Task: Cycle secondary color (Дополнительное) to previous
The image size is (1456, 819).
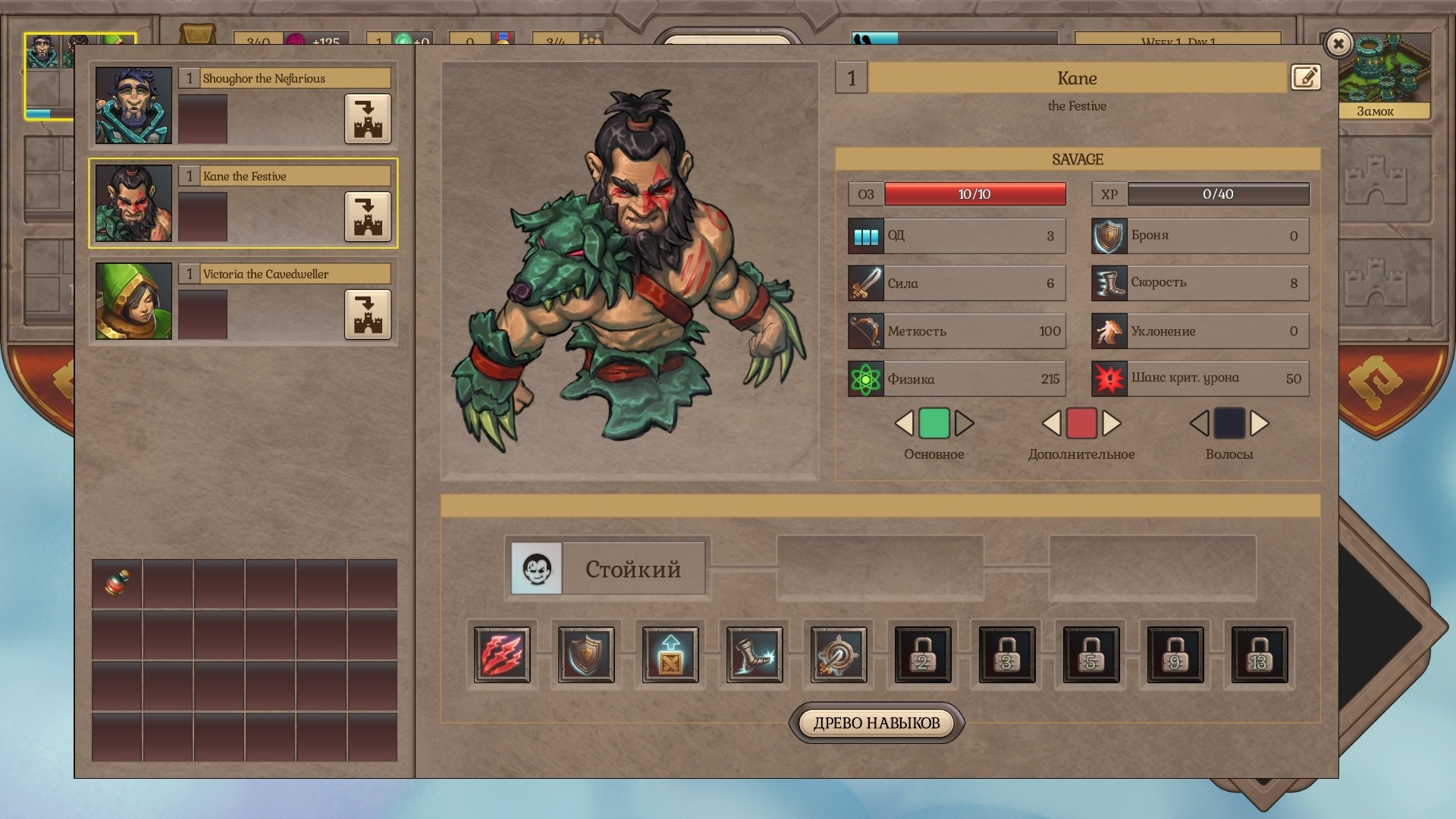Action: point(1051,423)
